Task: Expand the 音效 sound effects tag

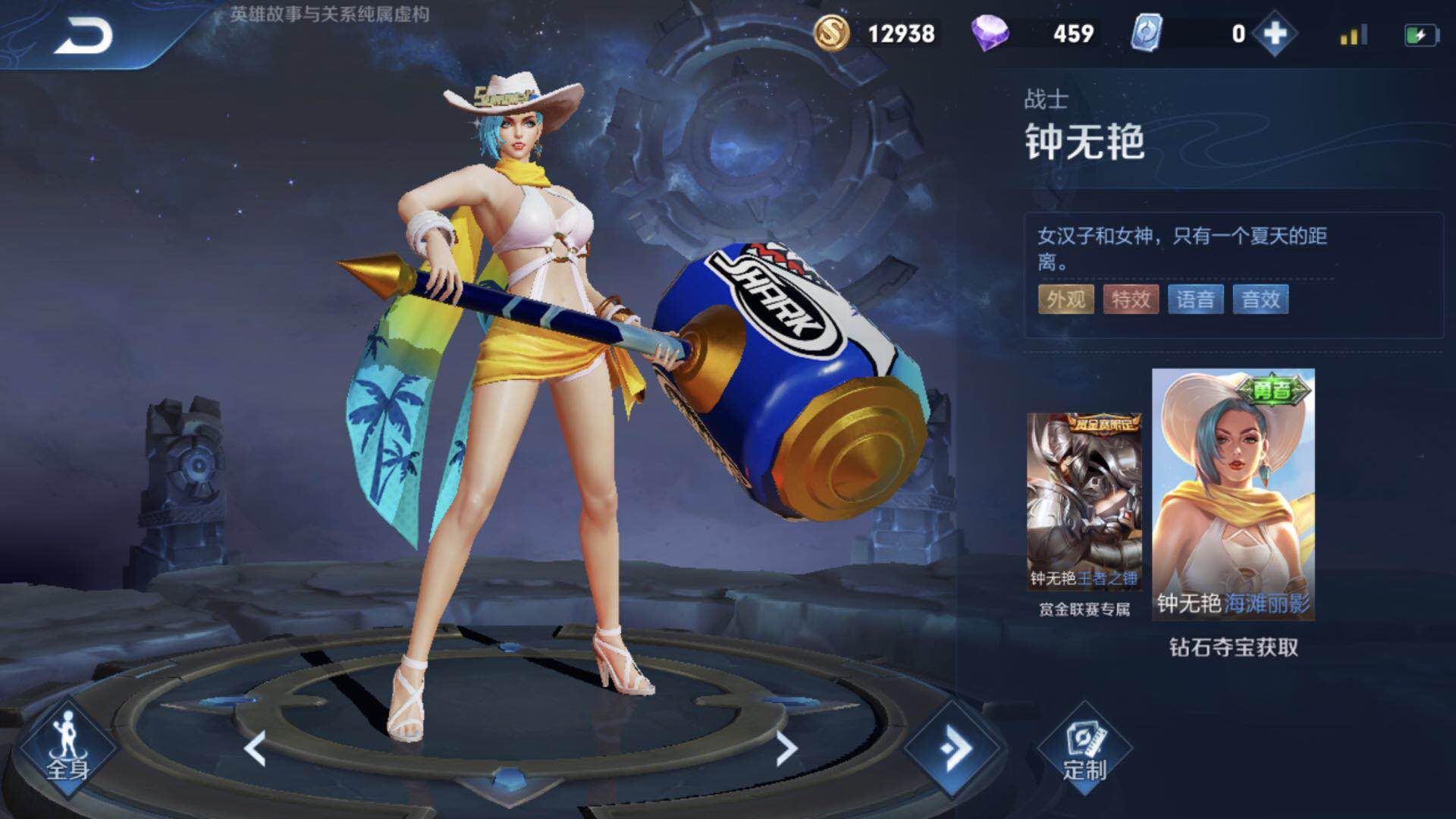Action: (x=1261, y=300)
